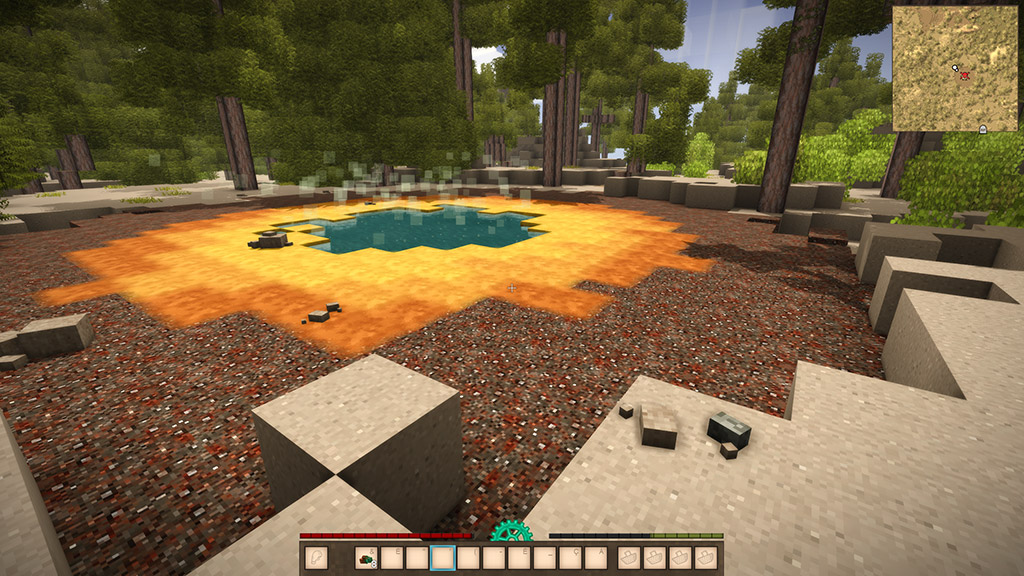Select the gravestone marker on the minimap edge
This screenshot has width=1024, height=576.
tap(982, 130)
